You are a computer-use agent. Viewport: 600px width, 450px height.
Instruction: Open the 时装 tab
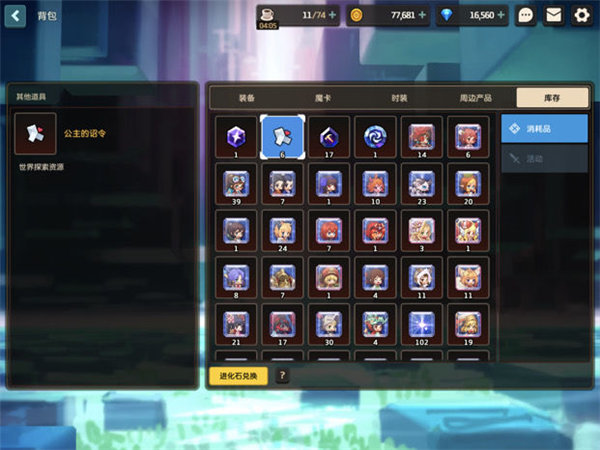[x=399, y=97]
